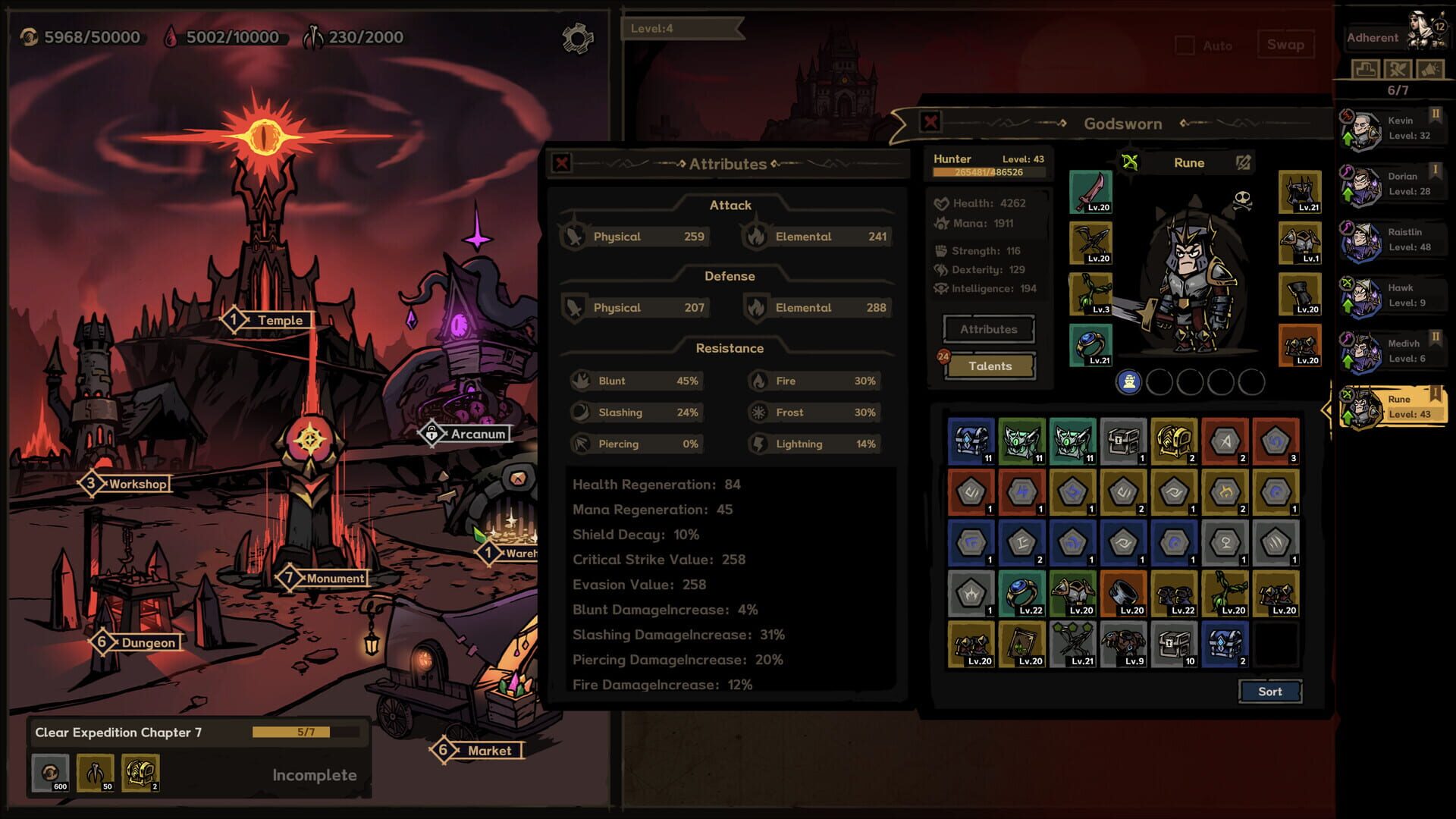Click the Sort button in the inventory
1456x819 pixels.
coord(1269,691)
